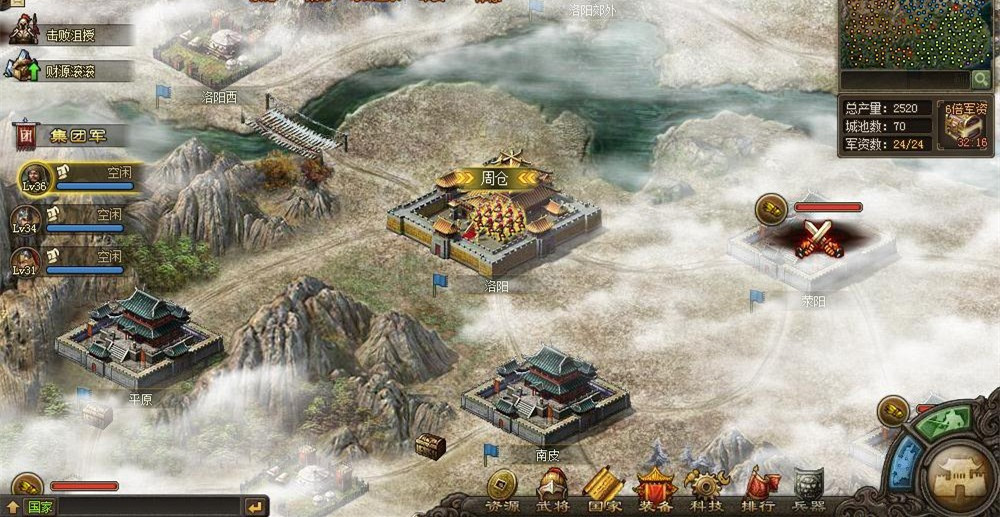Viewport: 1000px width, 517px height.
Task: Open the 排行 rankings menu
Action: click(759, 489)
